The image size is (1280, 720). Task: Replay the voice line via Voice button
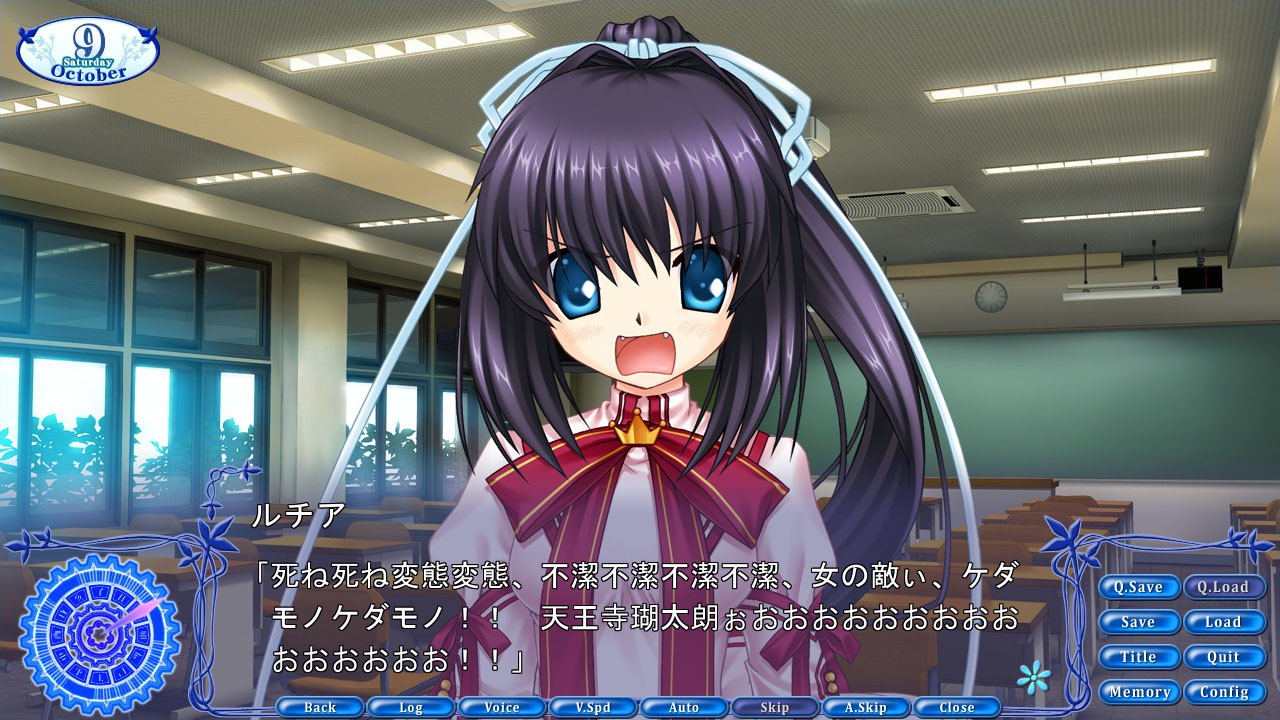tap(503, 706)
